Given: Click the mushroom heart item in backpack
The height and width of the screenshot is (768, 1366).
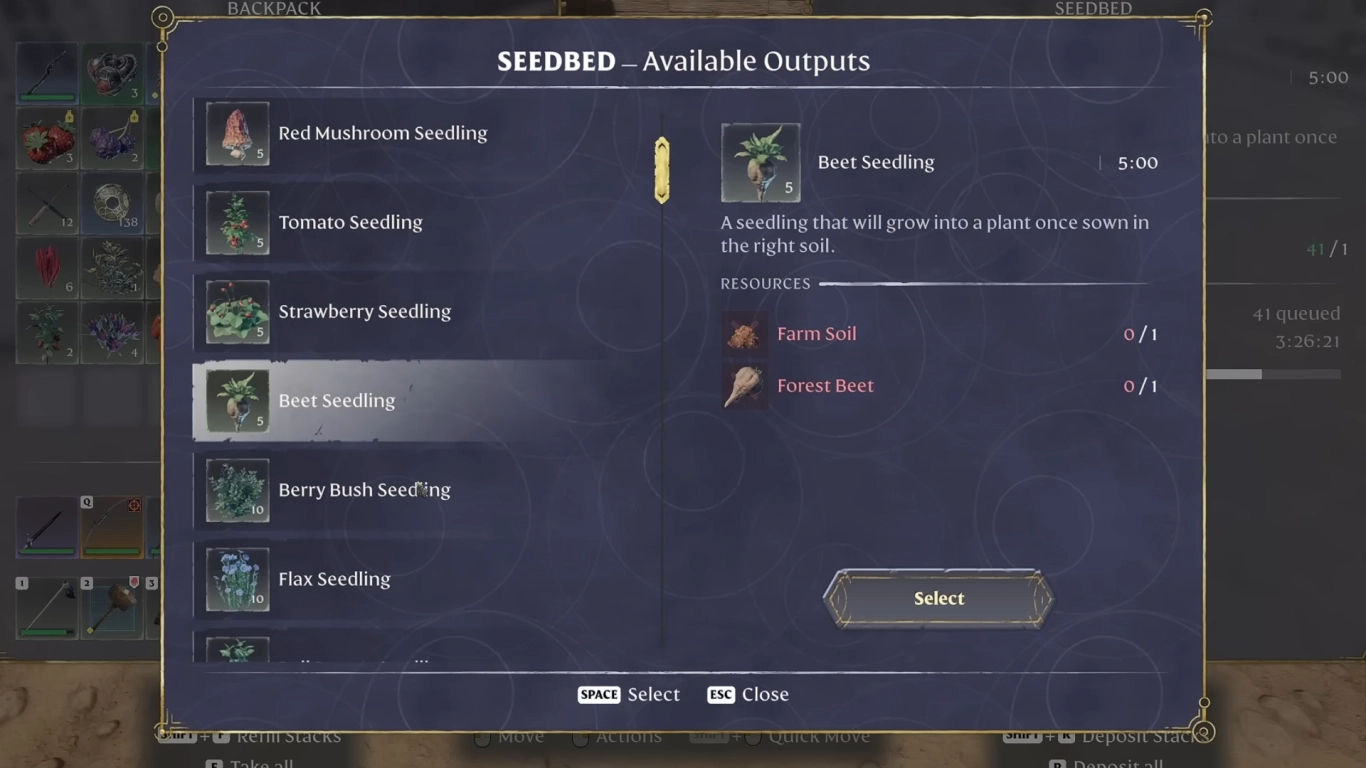Looking at the screenshot, I should (x=113, y=72).
